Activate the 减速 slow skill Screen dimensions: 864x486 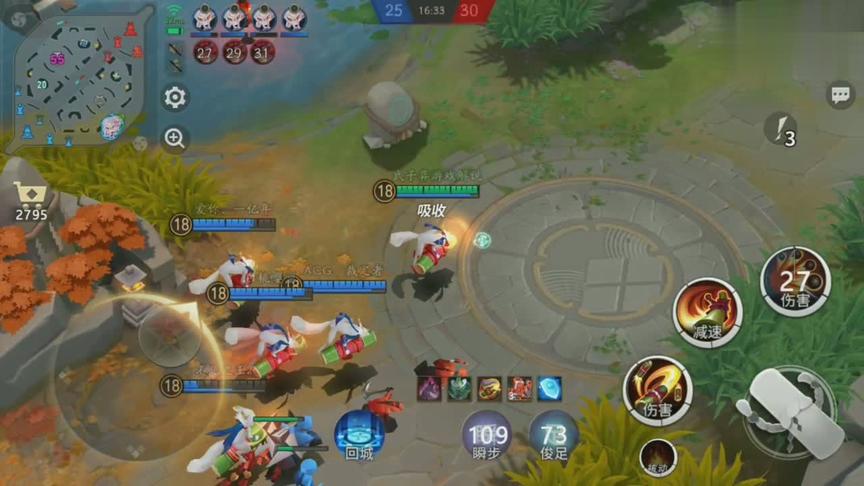pos(707,312)
